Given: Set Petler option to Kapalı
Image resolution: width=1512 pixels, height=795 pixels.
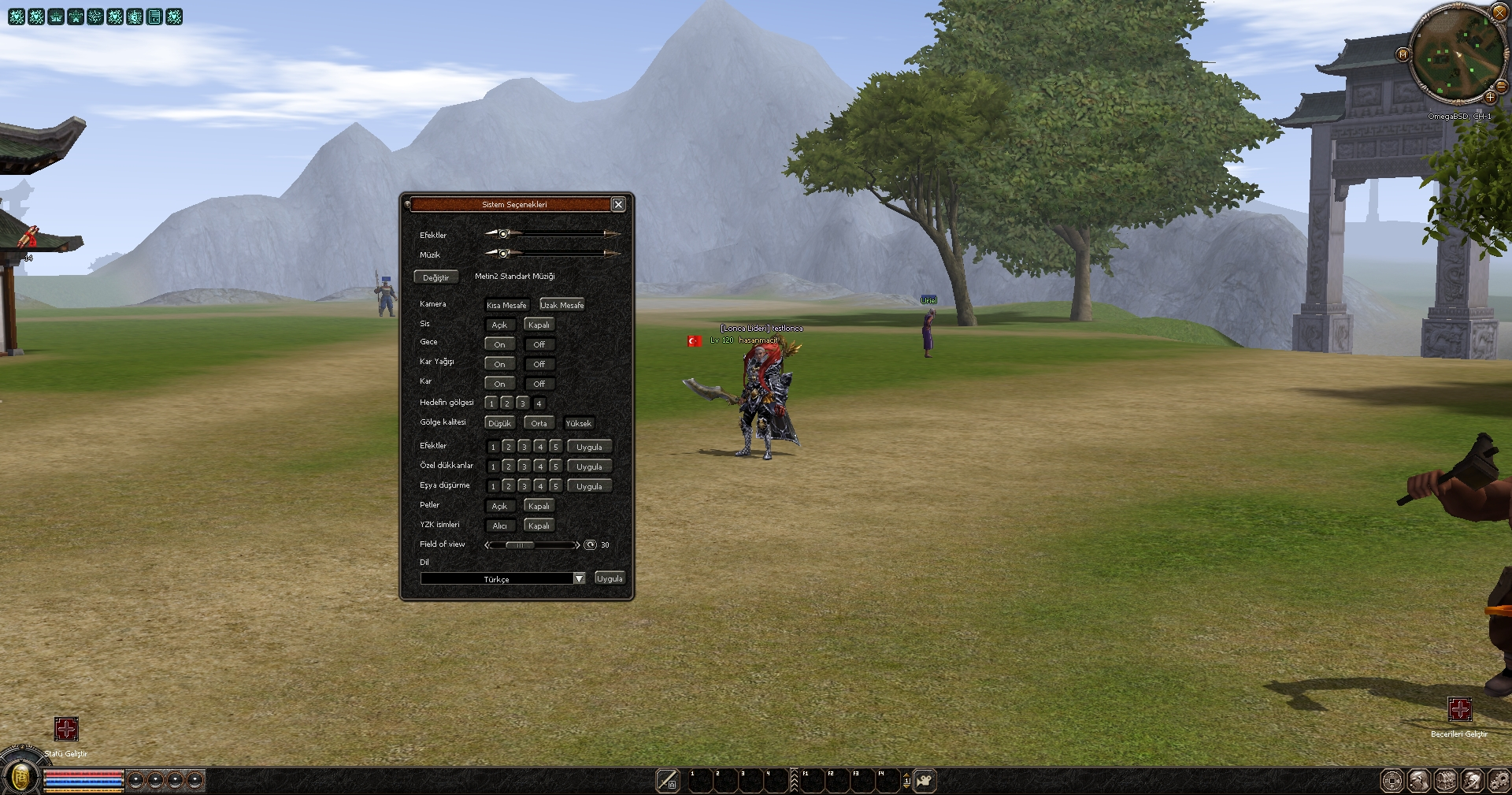Looking at the screenshot, I should [539, 506].
